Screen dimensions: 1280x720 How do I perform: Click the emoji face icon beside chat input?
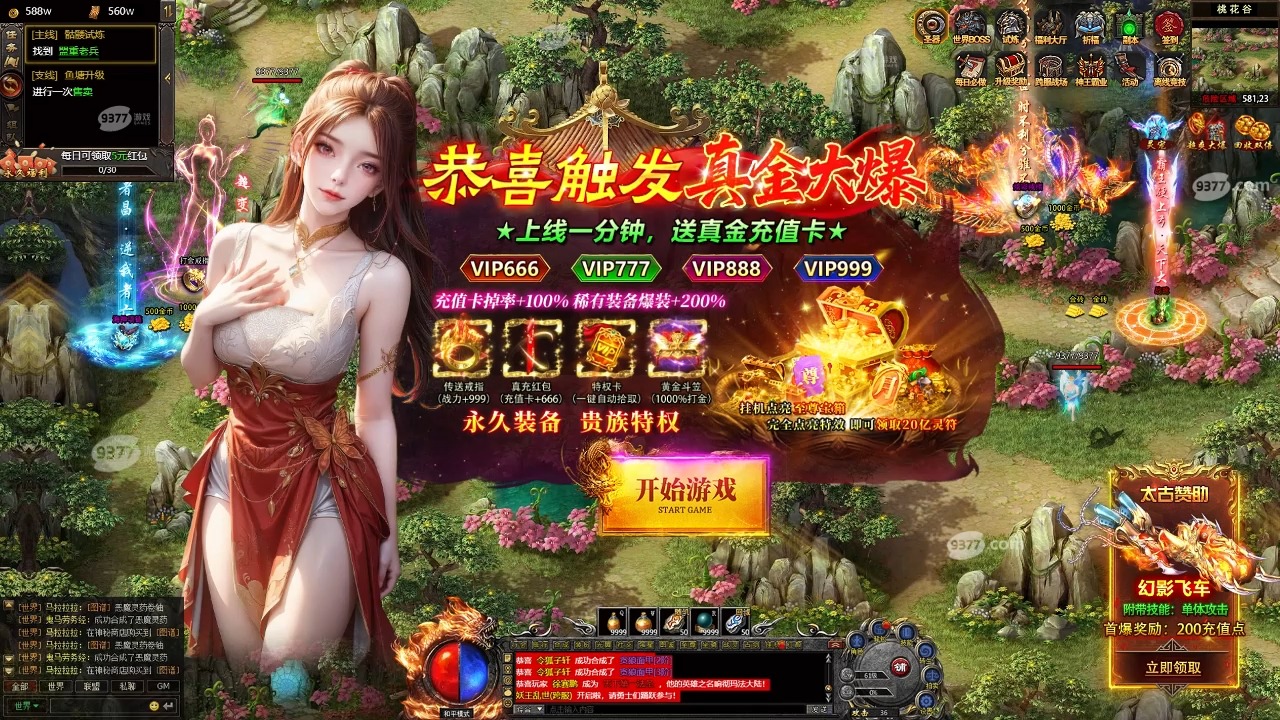pyautogui.click(x=154, y=703)
